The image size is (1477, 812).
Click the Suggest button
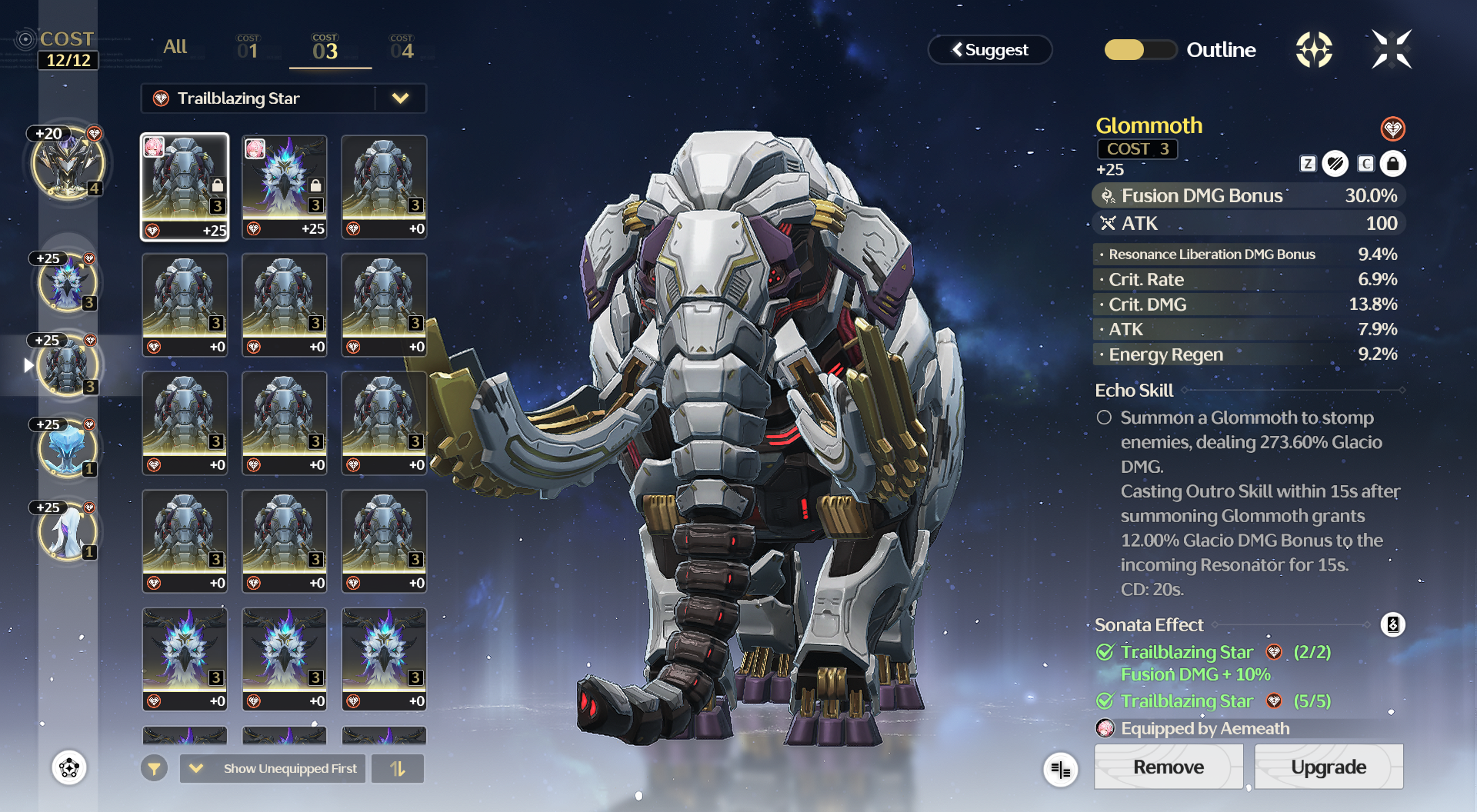(990, 50)
